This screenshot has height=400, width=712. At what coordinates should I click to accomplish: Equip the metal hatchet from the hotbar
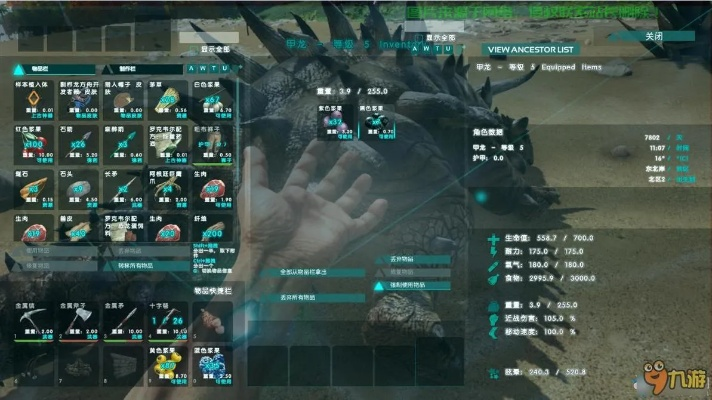[80, 319]
